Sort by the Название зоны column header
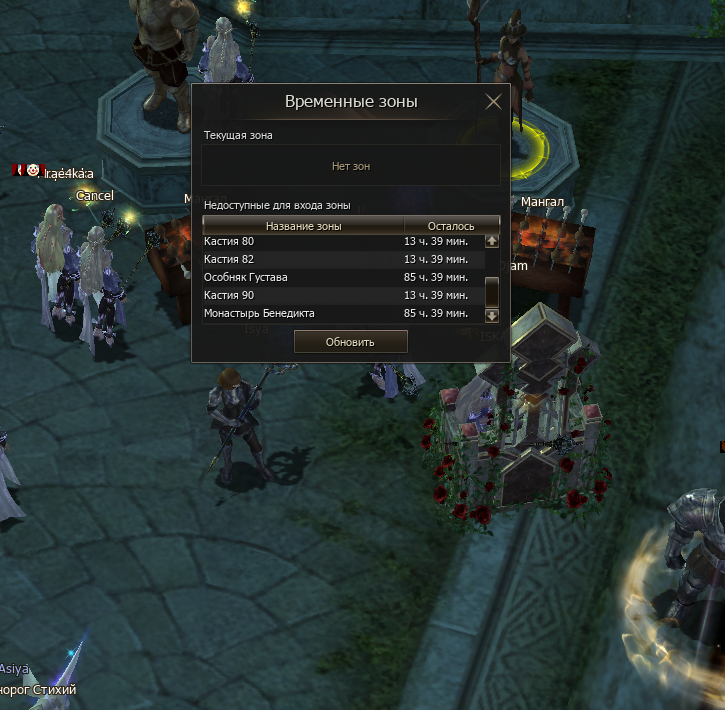The width and height of the screenshot is (725, 710). click(303, 226)
